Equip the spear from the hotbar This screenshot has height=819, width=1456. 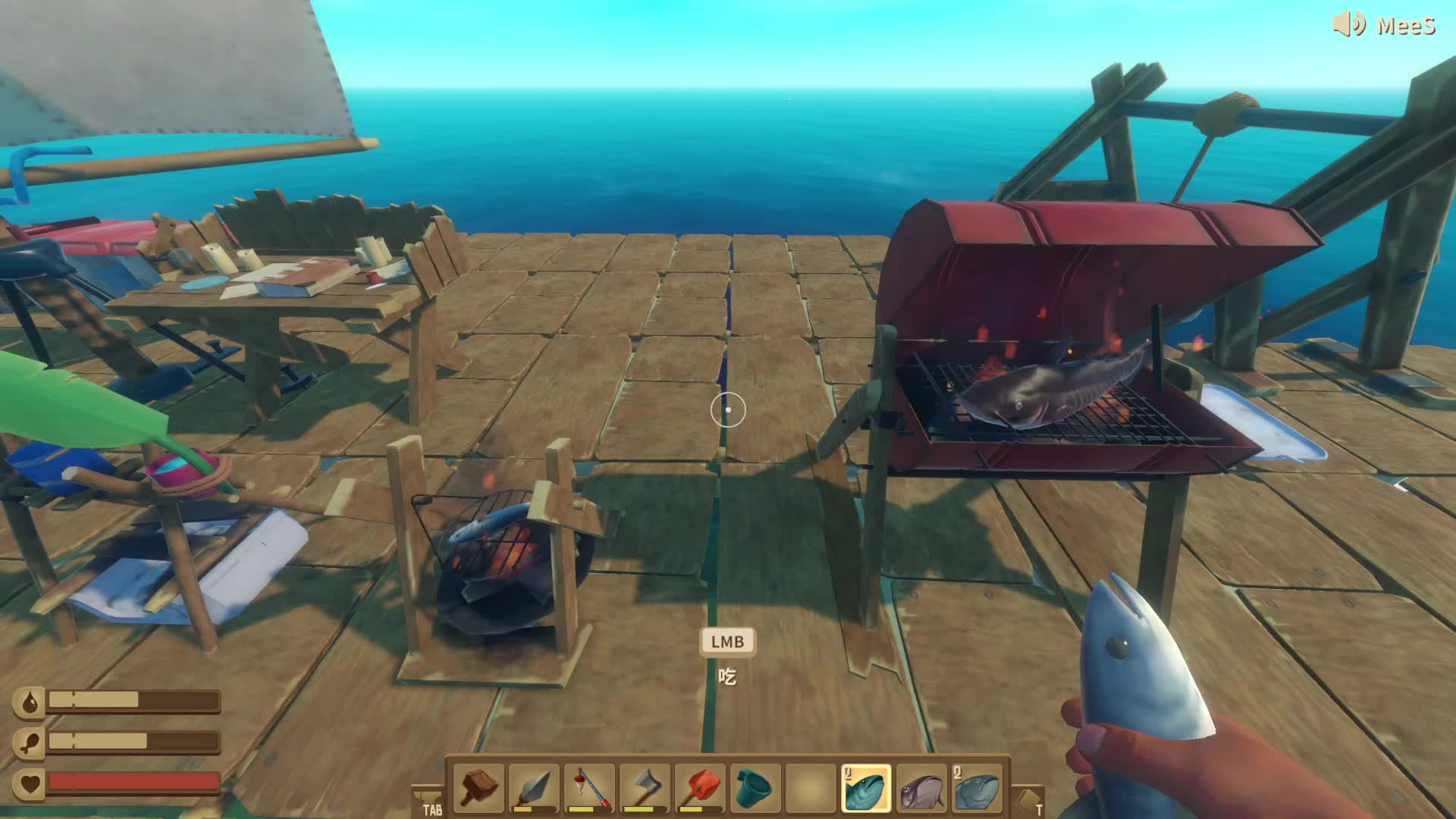535,789
